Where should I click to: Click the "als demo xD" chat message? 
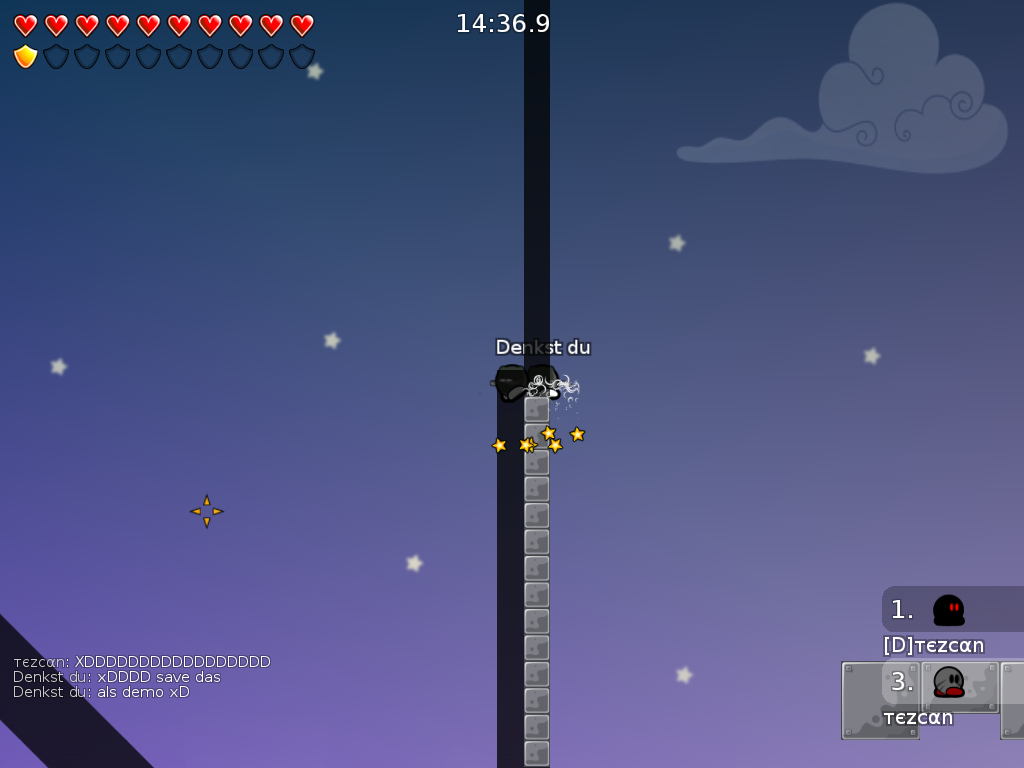pyautogui.click(x=101, y=692)
